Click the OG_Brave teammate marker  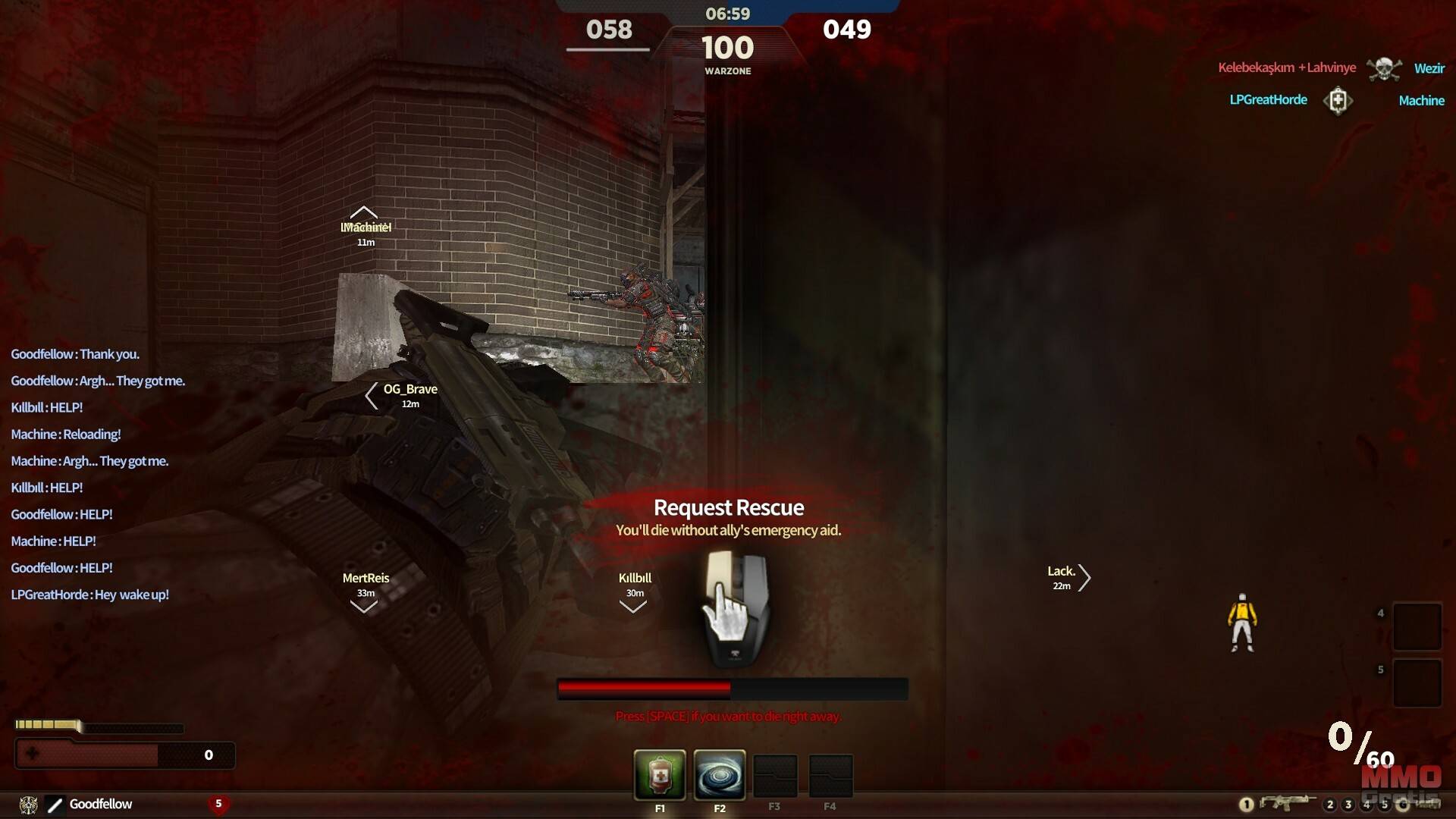pyautogui.click(x=409, y=390)
